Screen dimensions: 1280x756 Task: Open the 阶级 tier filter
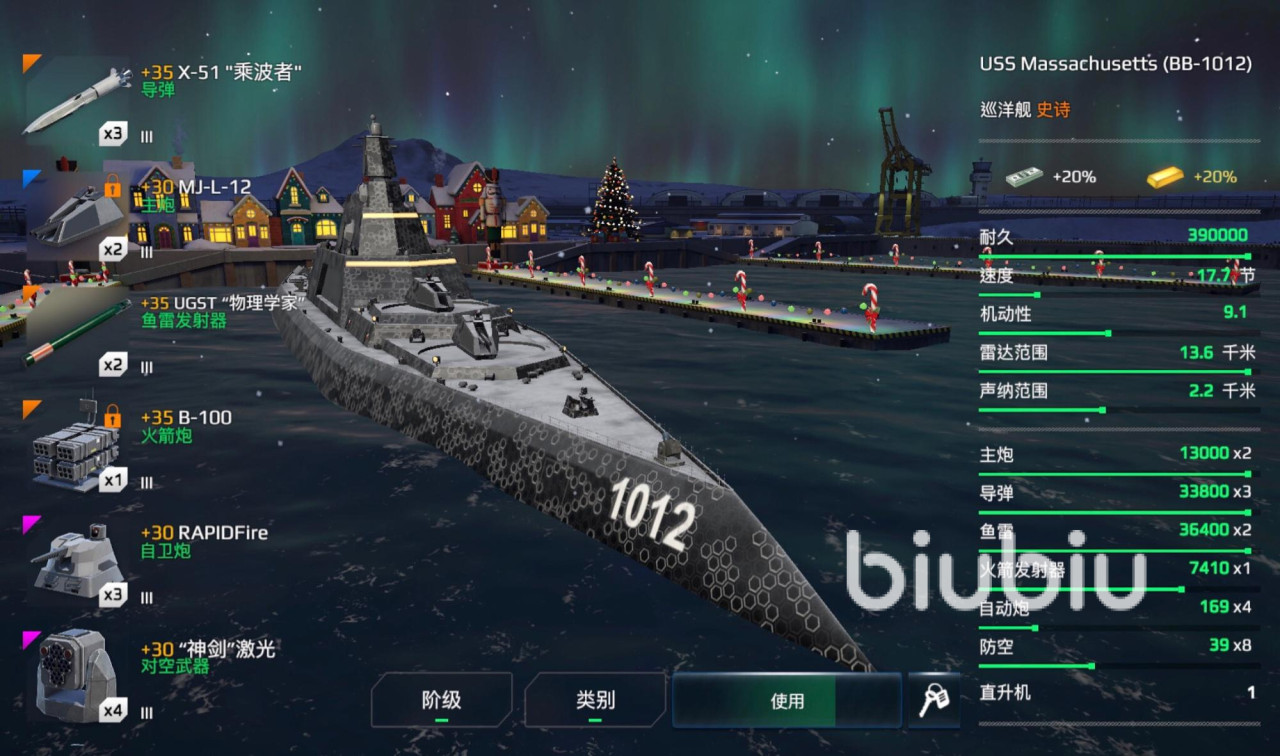click(441, 700)
